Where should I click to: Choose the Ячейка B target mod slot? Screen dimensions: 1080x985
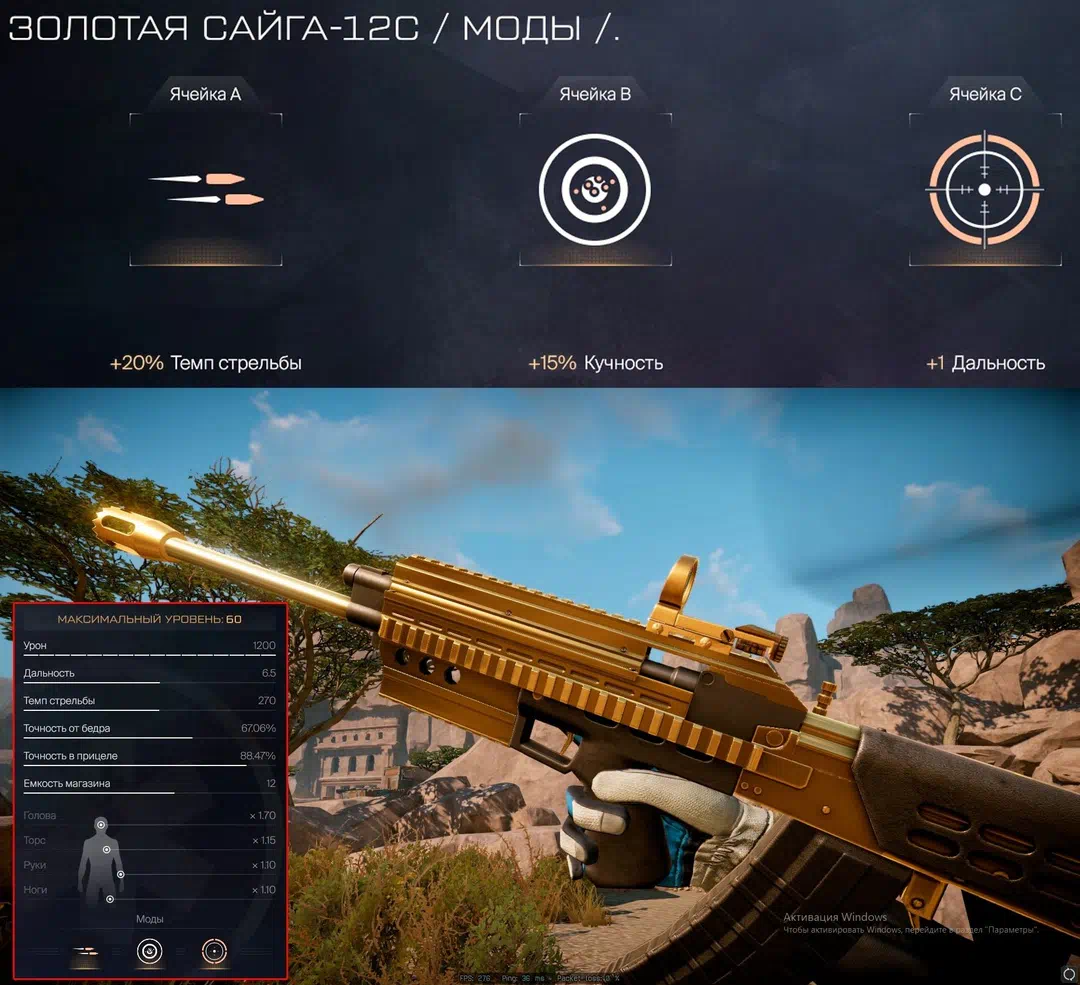coord(595,189)
